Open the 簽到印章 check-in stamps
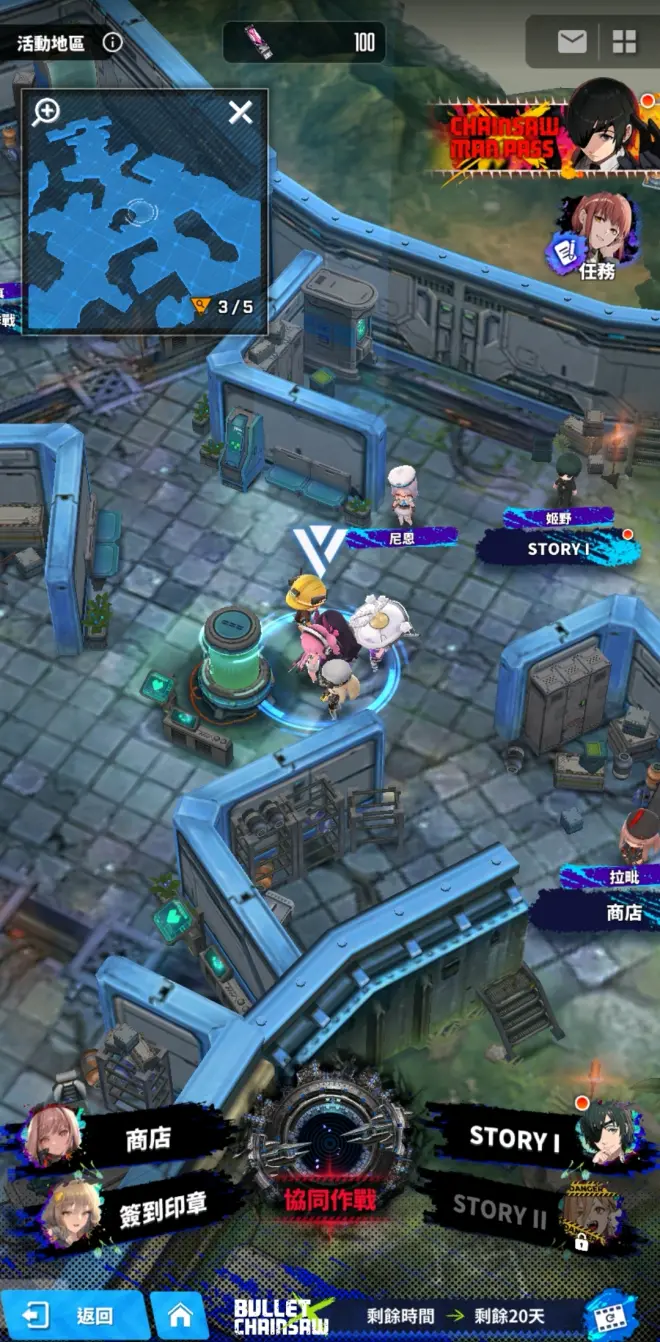Screen dimensions: 660x1342 click(140, 1206)
